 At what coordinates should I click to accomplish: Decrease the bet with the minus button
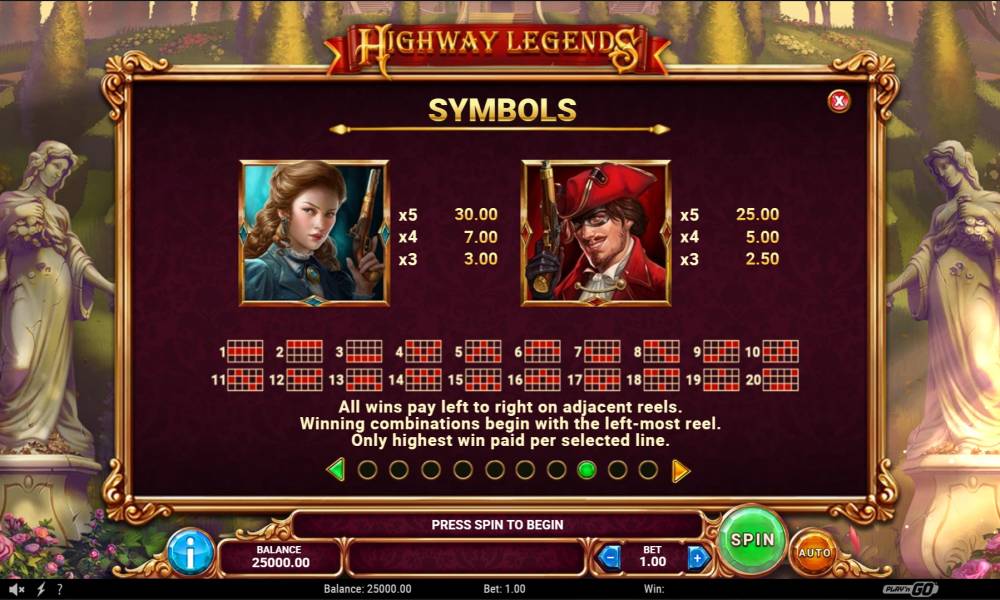click(608, 557)
